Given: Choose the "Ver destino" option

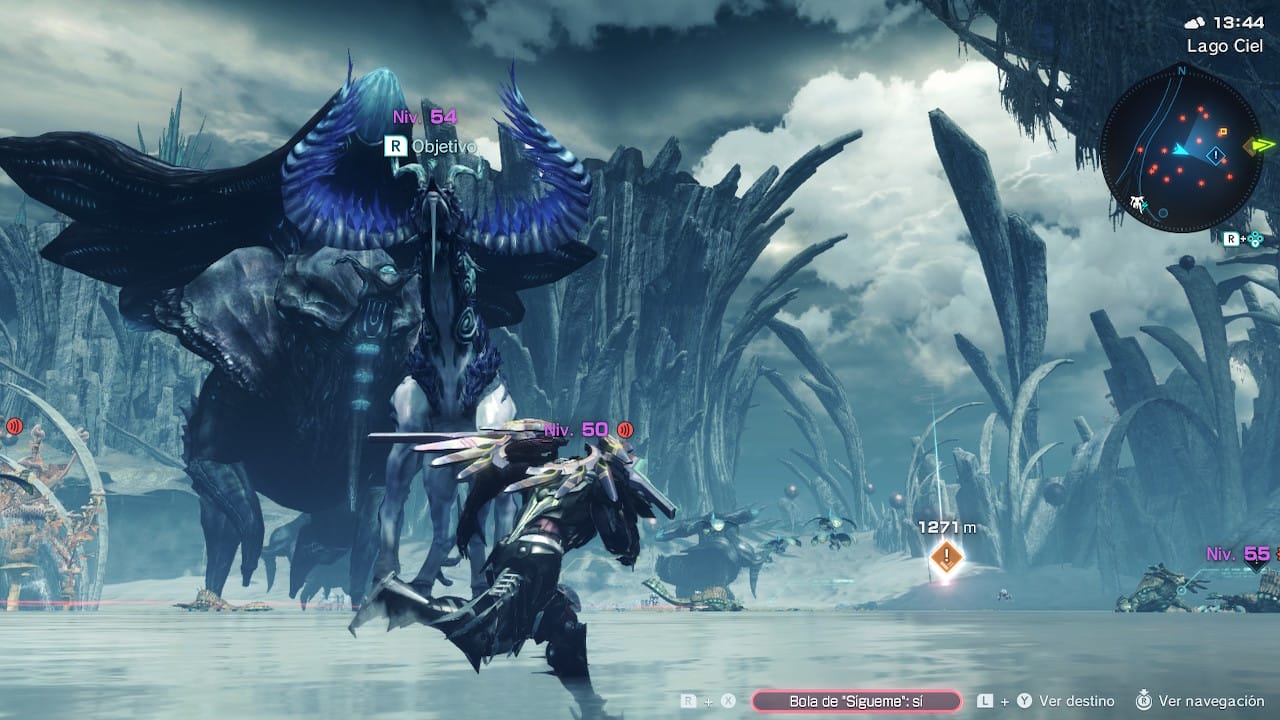Looking at the screenshot, I should (1078, 701).
